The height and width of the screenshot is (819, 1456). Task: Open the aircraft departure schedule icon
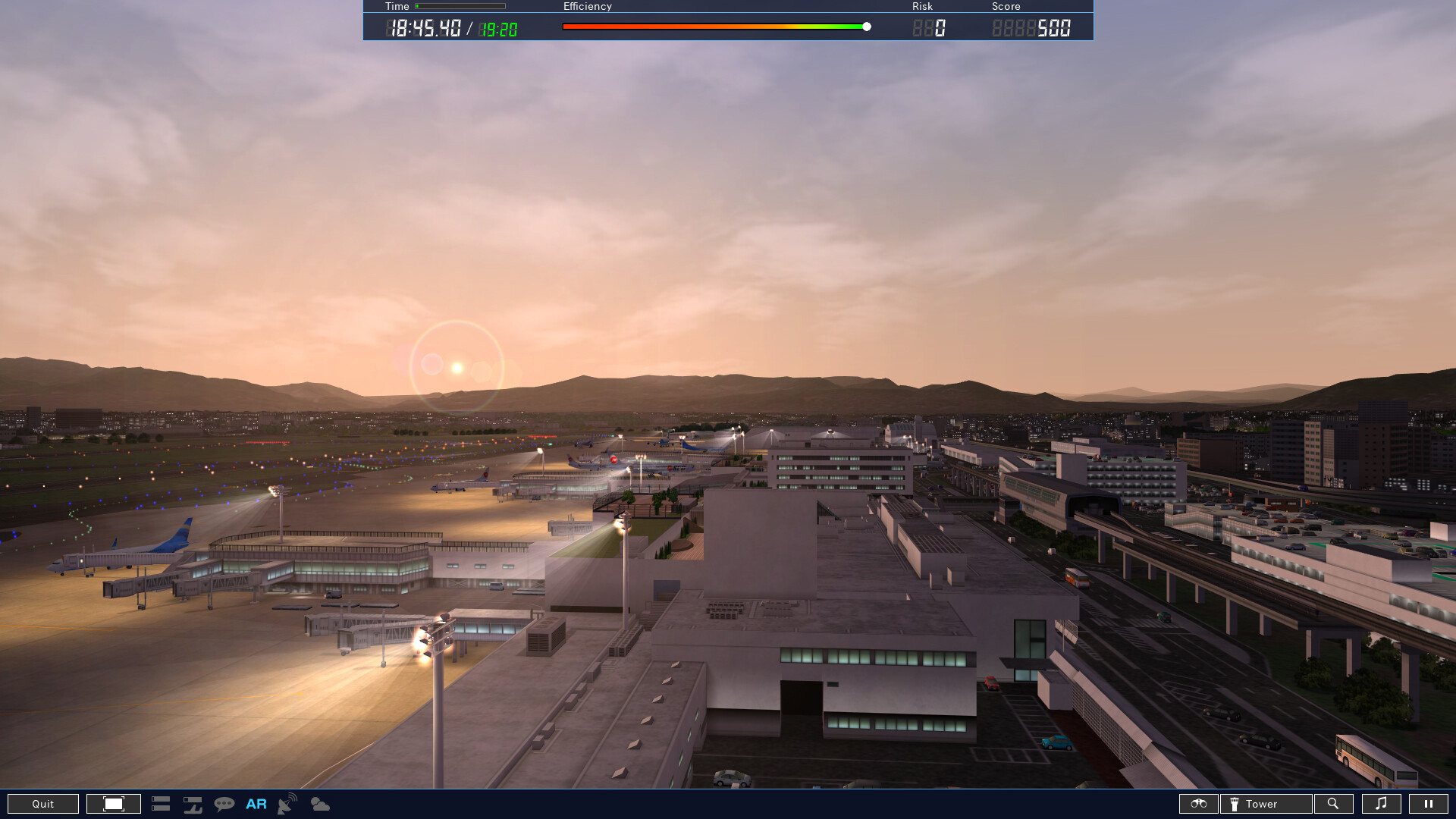(193, 804)
